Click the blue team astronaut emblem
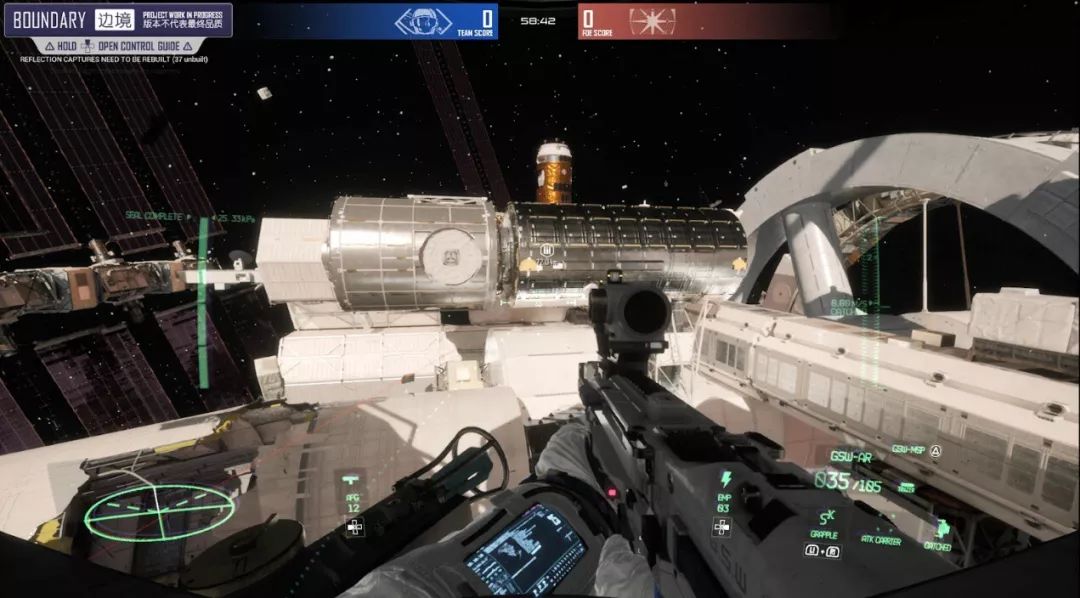Viewport: 1080px width, 598px height. 423,21
